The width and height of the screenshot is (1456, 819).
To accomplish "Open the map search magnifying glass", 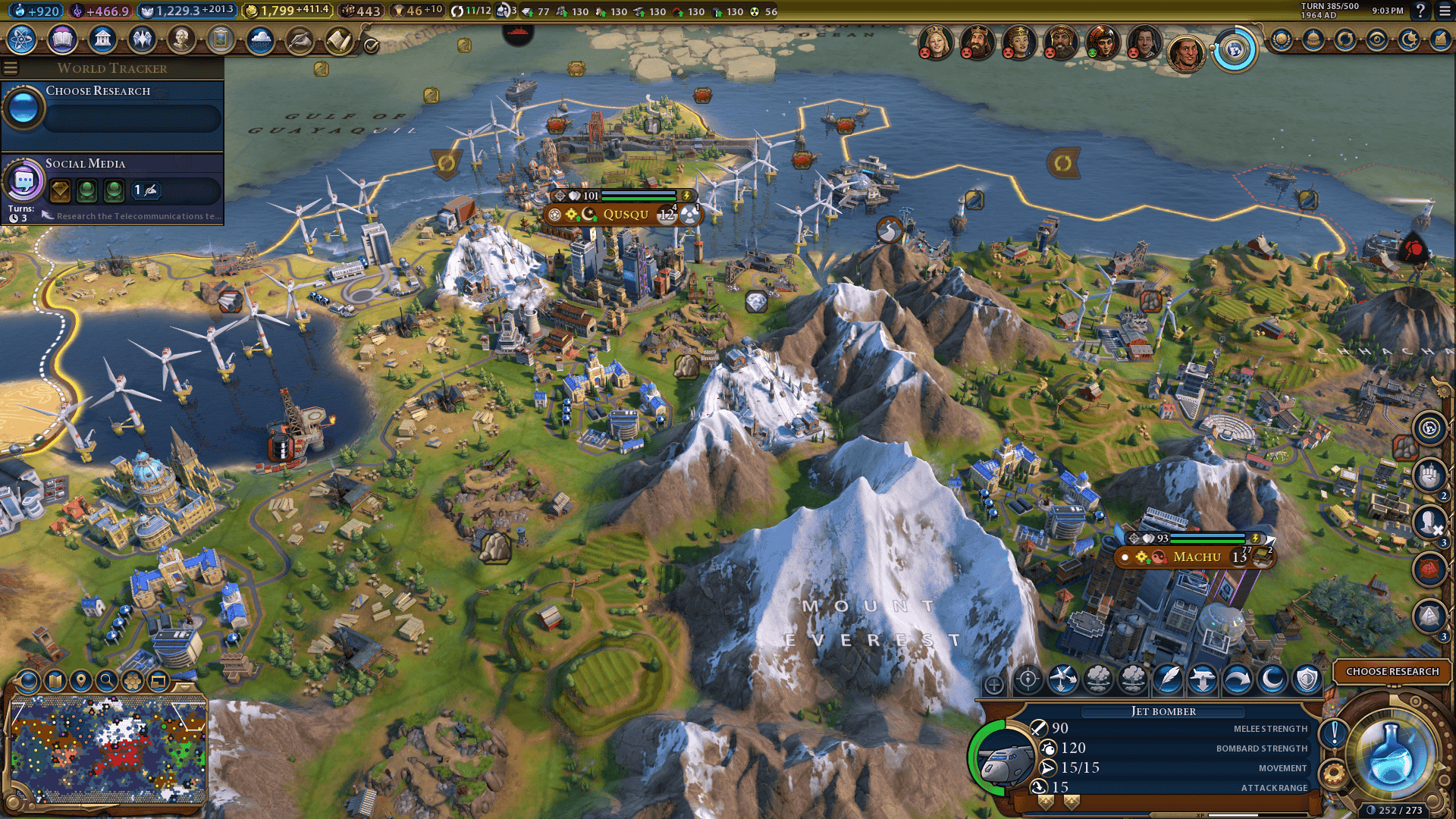I will tap(107, 681).
